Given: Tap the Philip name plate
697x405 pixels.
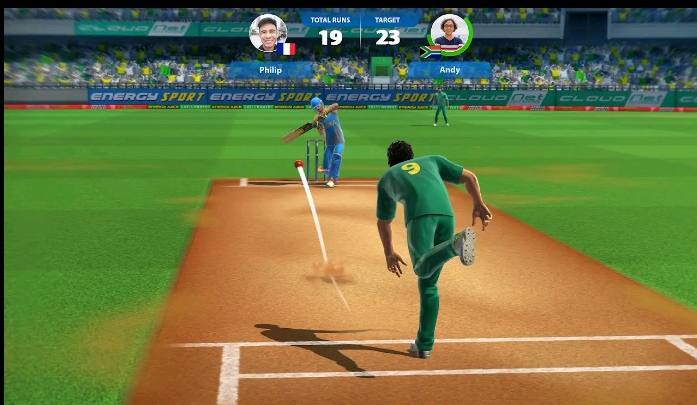Looking at the screenshot, I should [270, 71].
